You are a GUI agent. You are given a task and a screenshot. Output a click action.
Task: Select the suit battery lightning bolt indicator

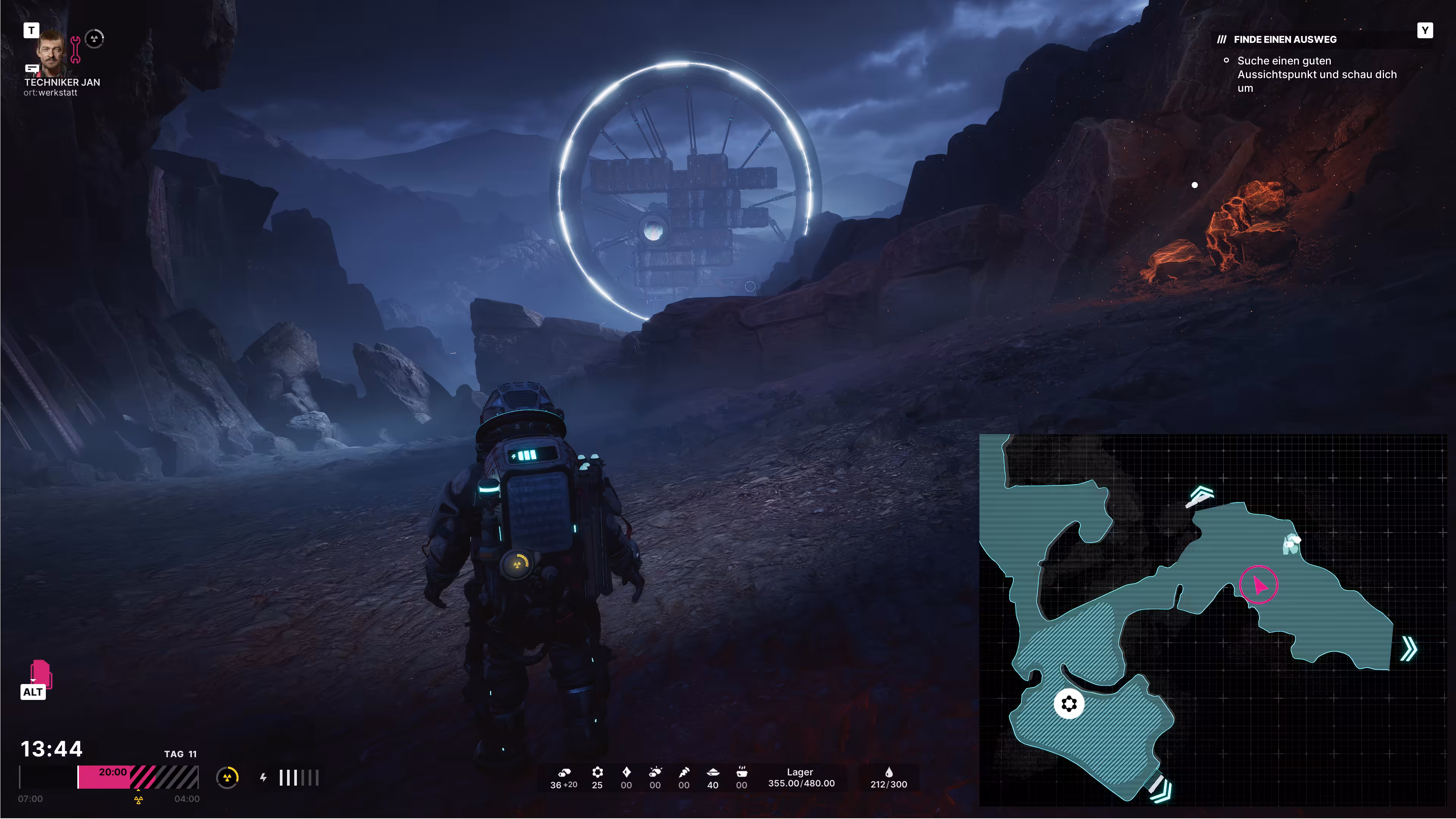click(264, 778)
